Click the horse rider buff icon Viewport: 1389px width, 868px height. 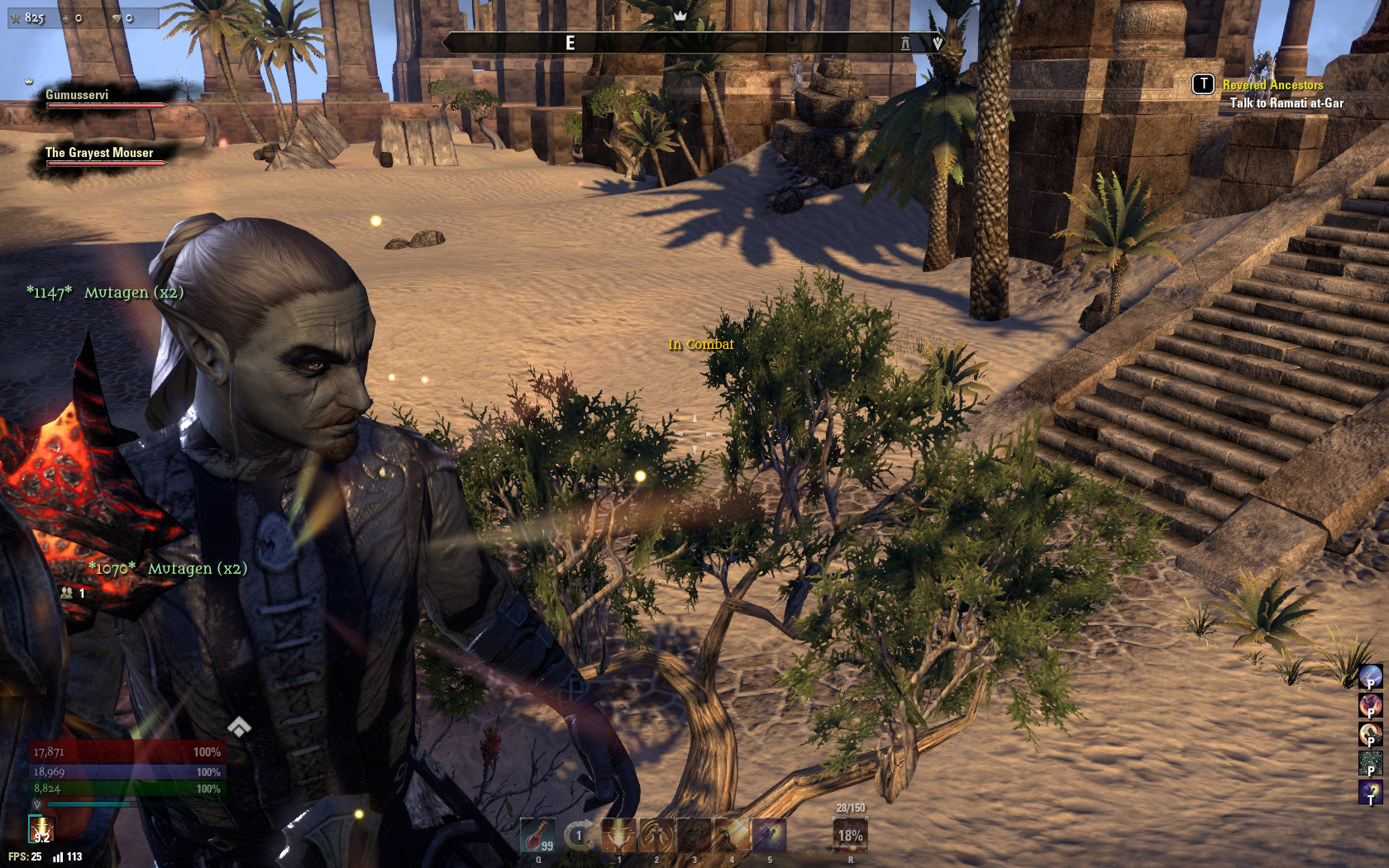(1370, 734)
